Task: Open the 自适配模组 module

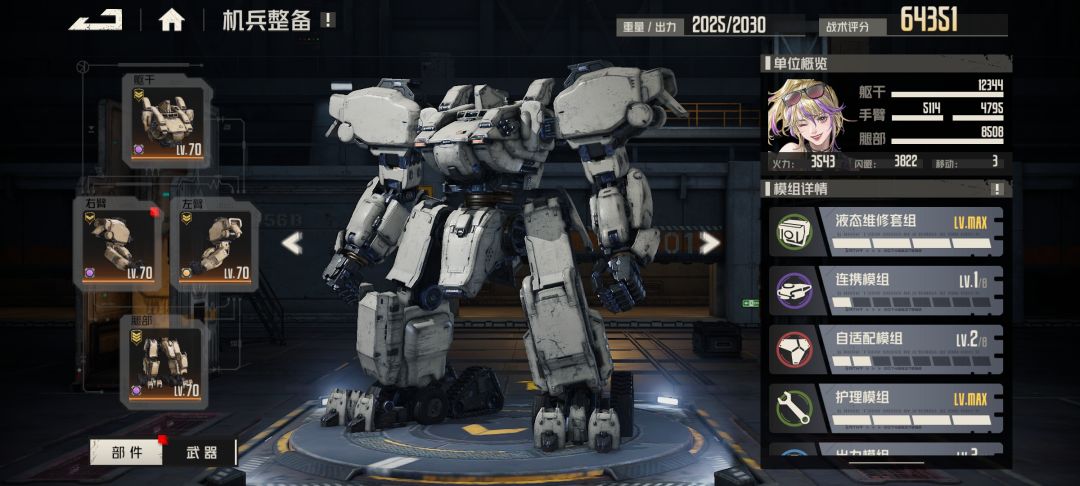Action: click(885, 347)
